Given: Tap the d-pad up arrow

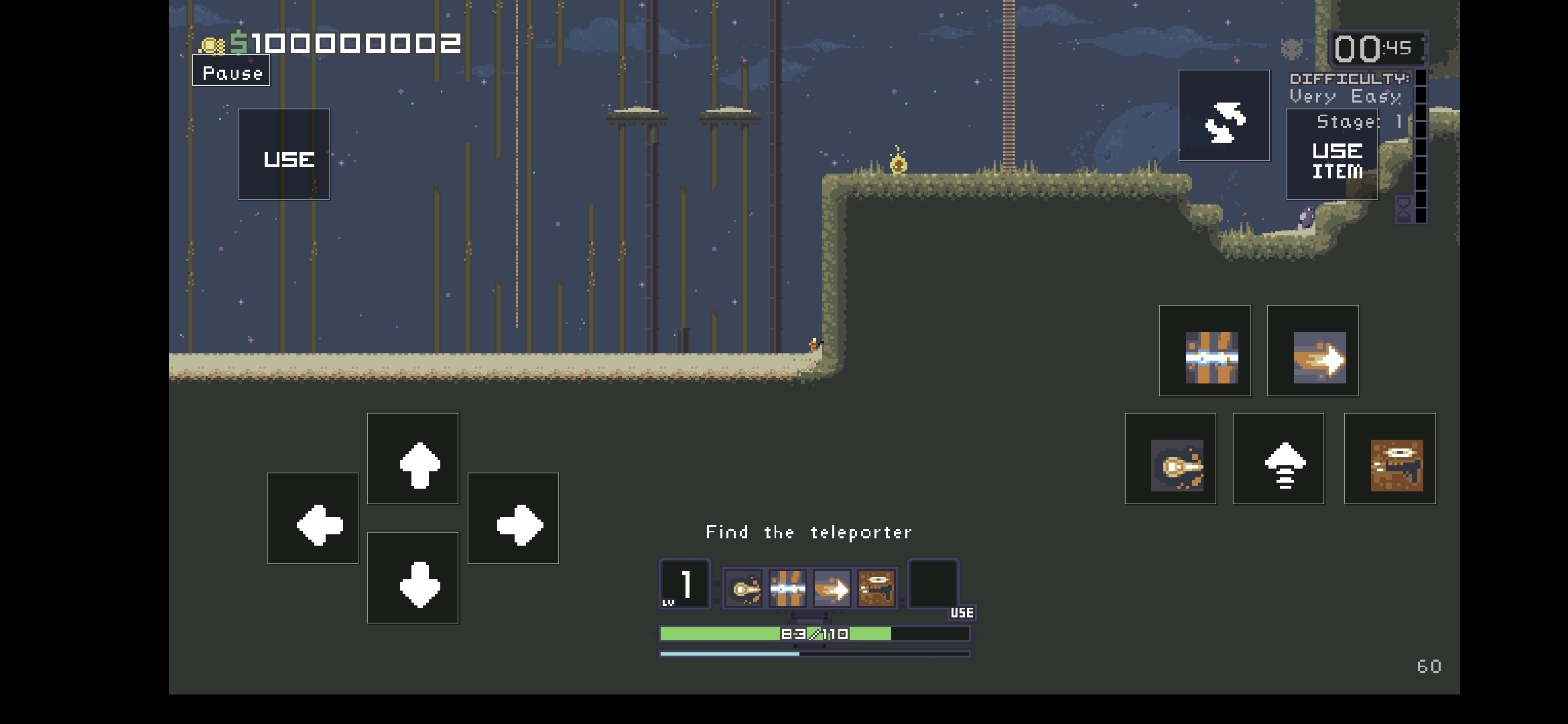Looking at the screenshot, I should tap(413, 459).
